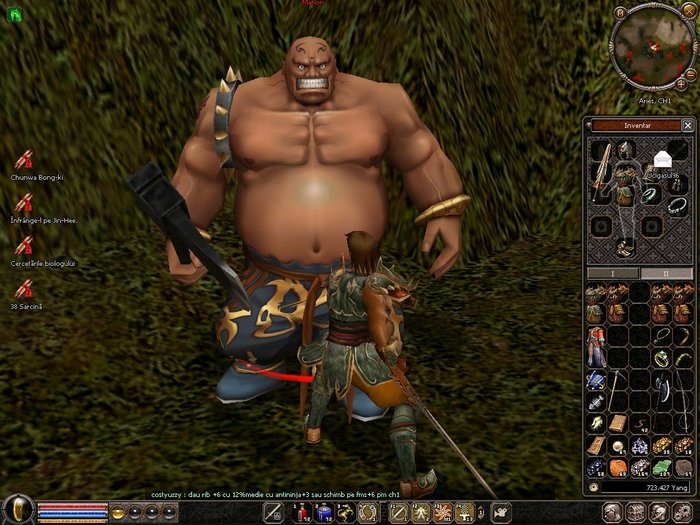
Task: Switch to inventory page II
Action: click(664, 273)
